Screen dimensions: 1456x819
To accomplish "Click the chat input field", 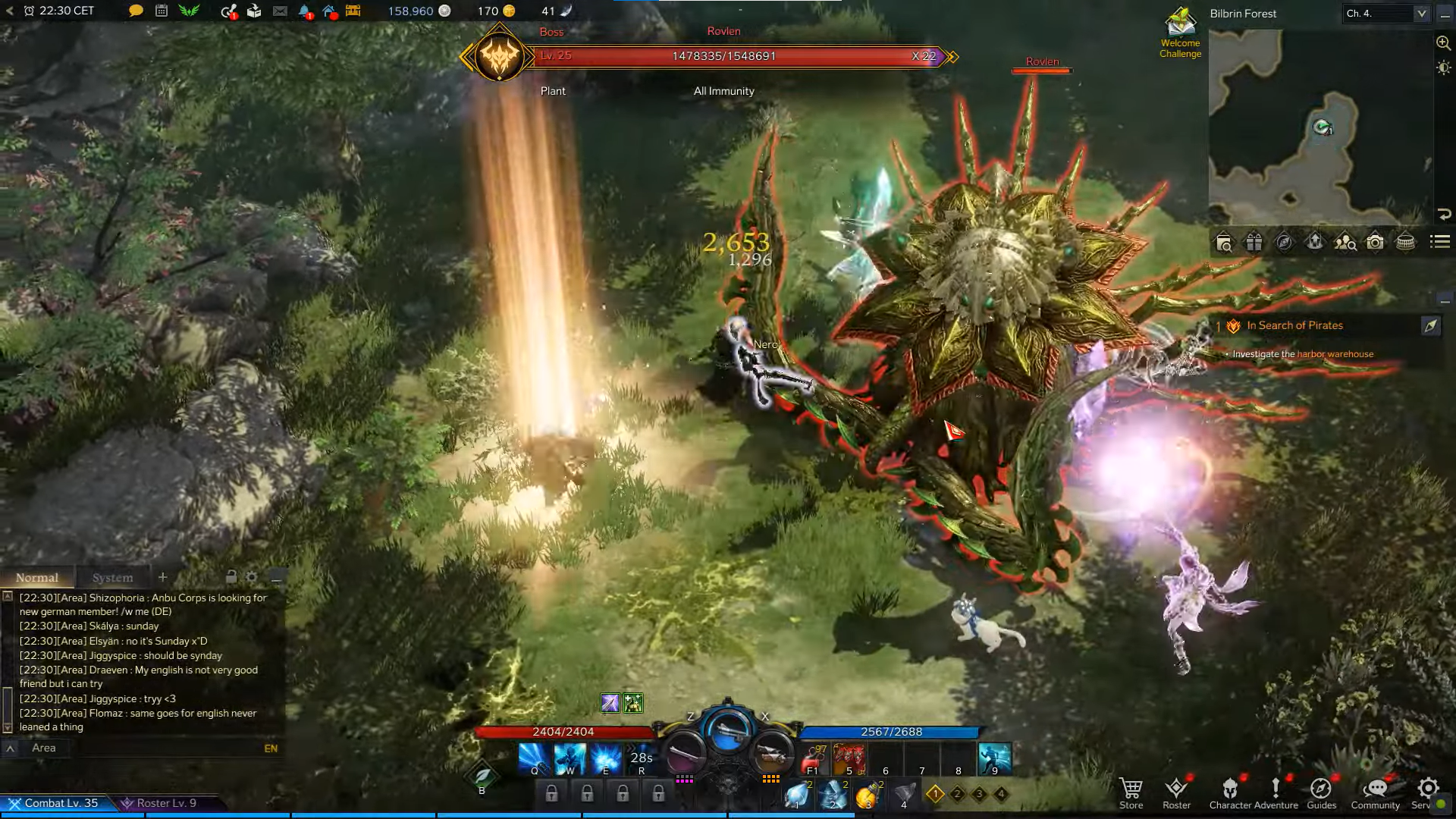I will point(144,748).
